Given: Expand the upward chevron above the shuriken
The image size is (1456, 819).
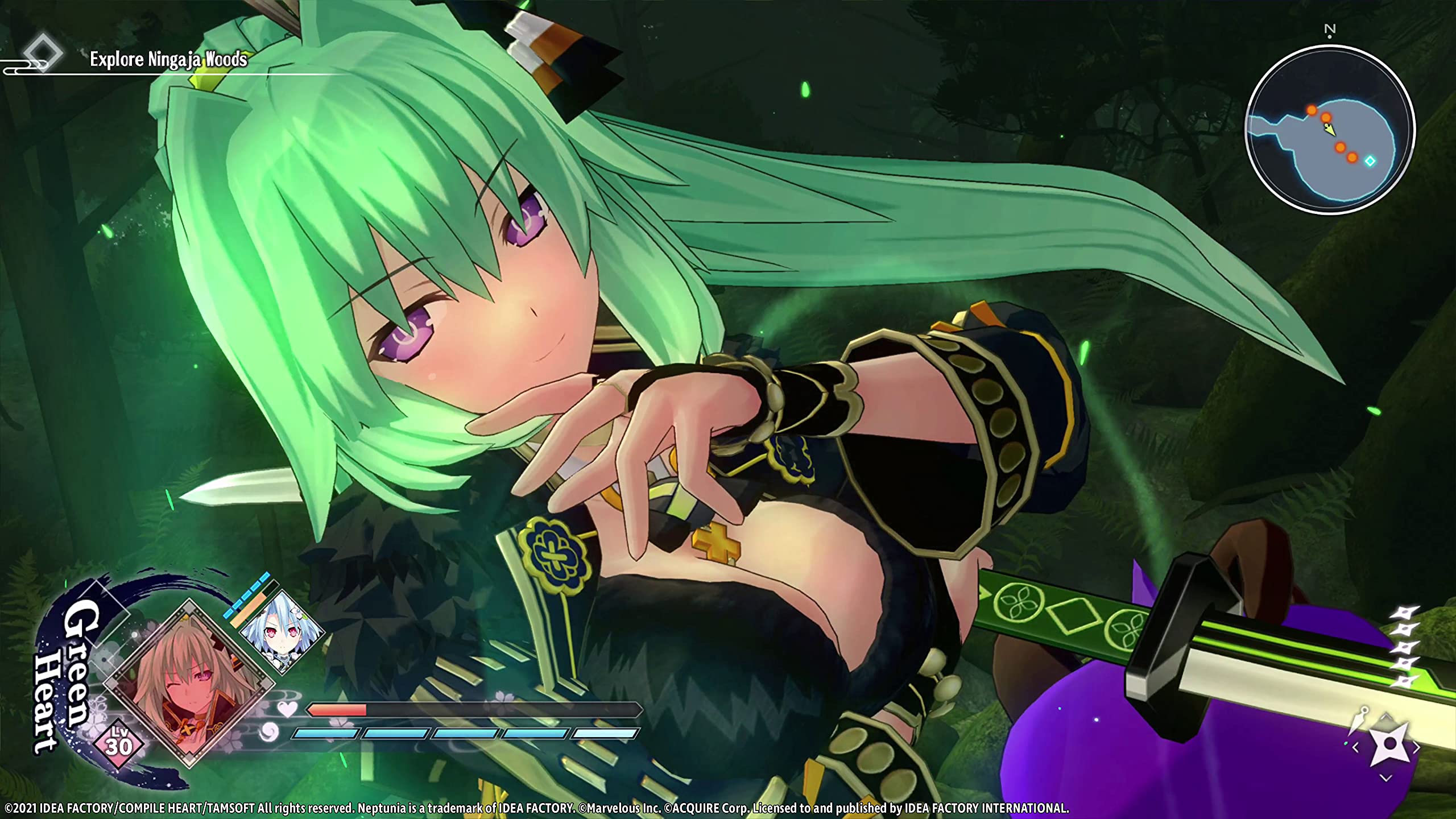Looking at the screenshot, I should pyautogui.click(x=1385, y=716).
